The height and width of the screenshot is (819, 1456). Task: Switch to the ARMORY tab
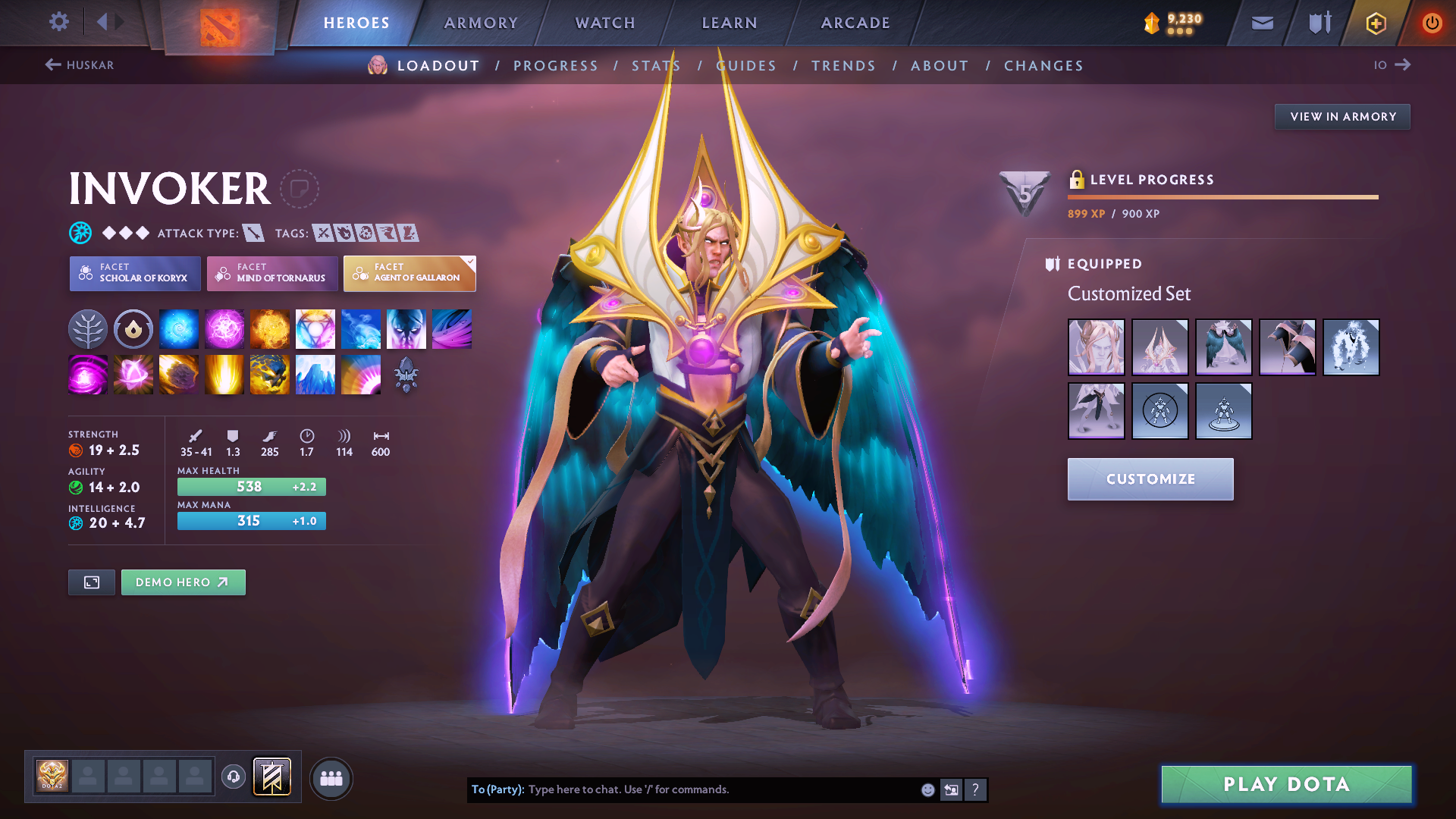[481, 23]
